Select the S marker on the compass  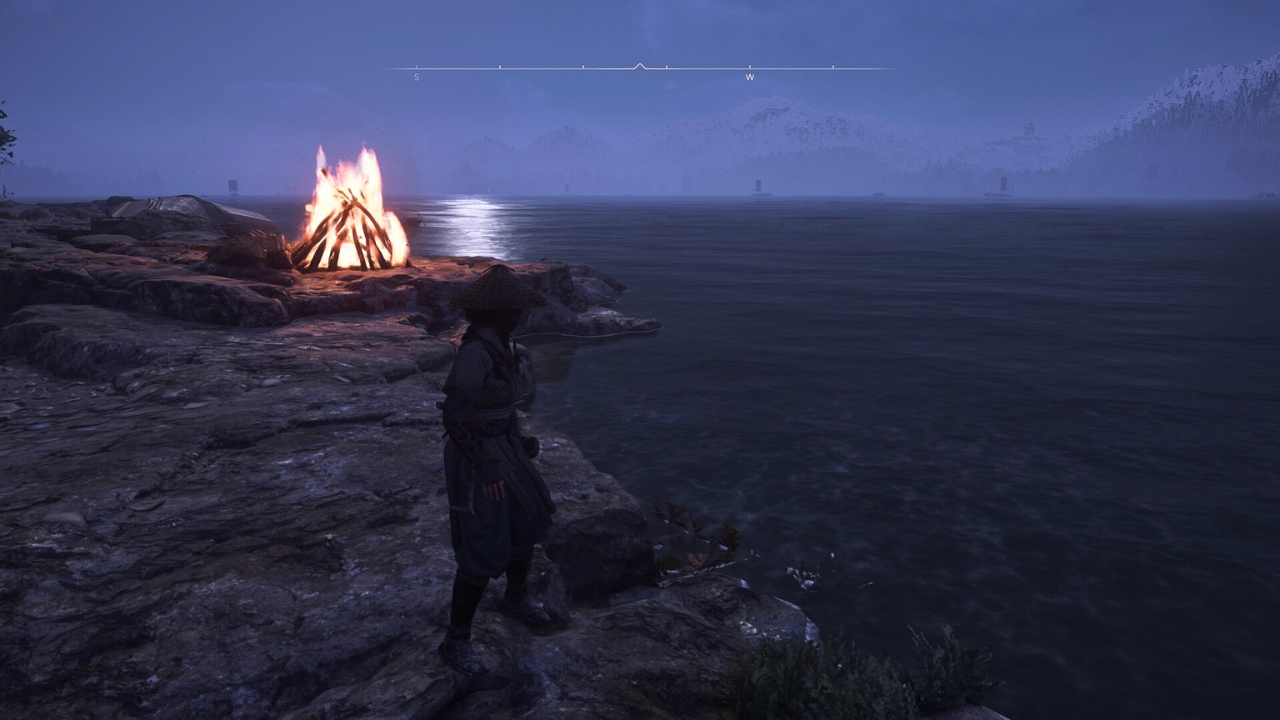[x=417, y=77]
